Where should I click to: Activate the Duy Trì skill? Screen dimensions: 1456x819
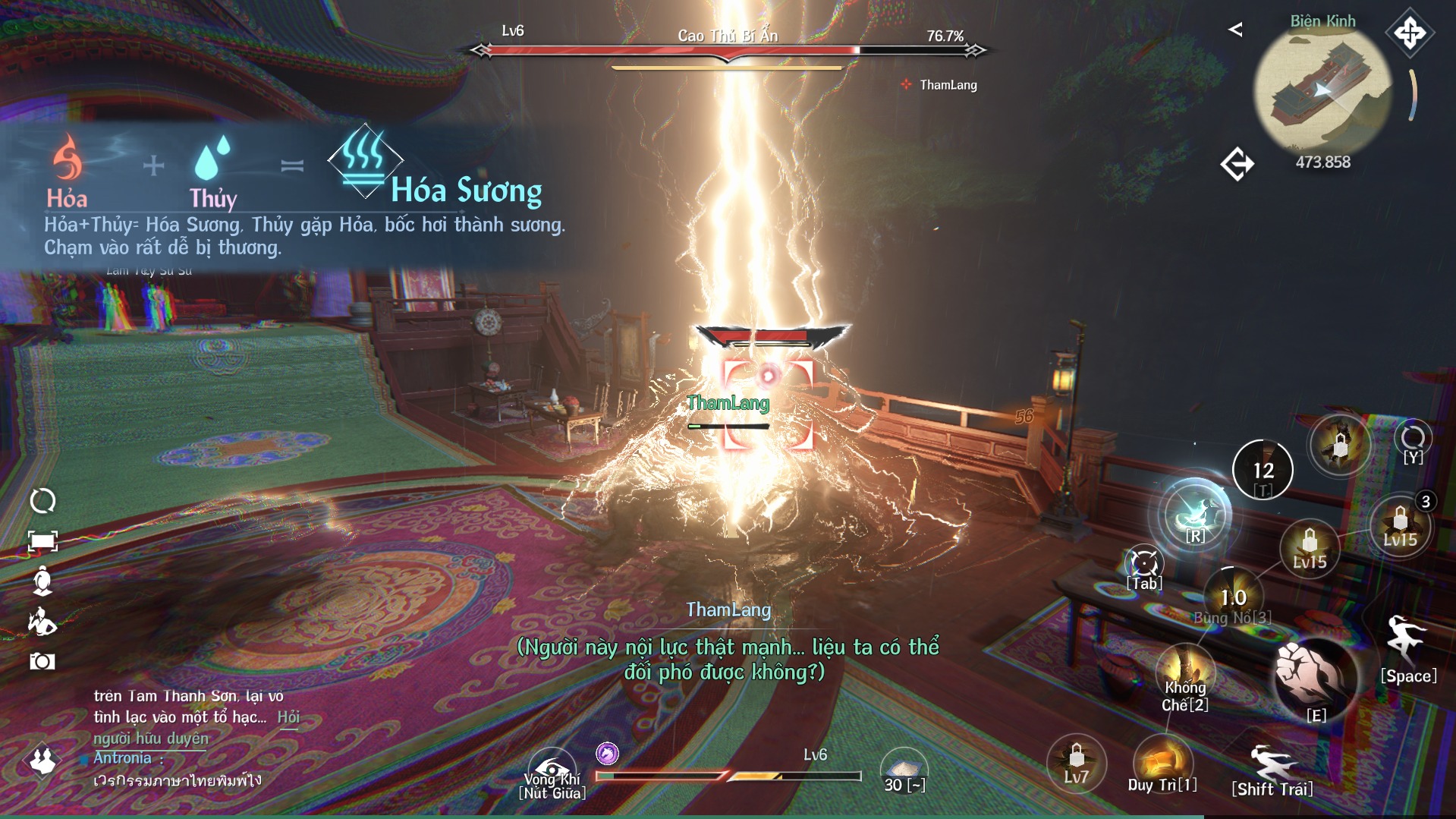pyautogui.click(x=1162, y=761)
